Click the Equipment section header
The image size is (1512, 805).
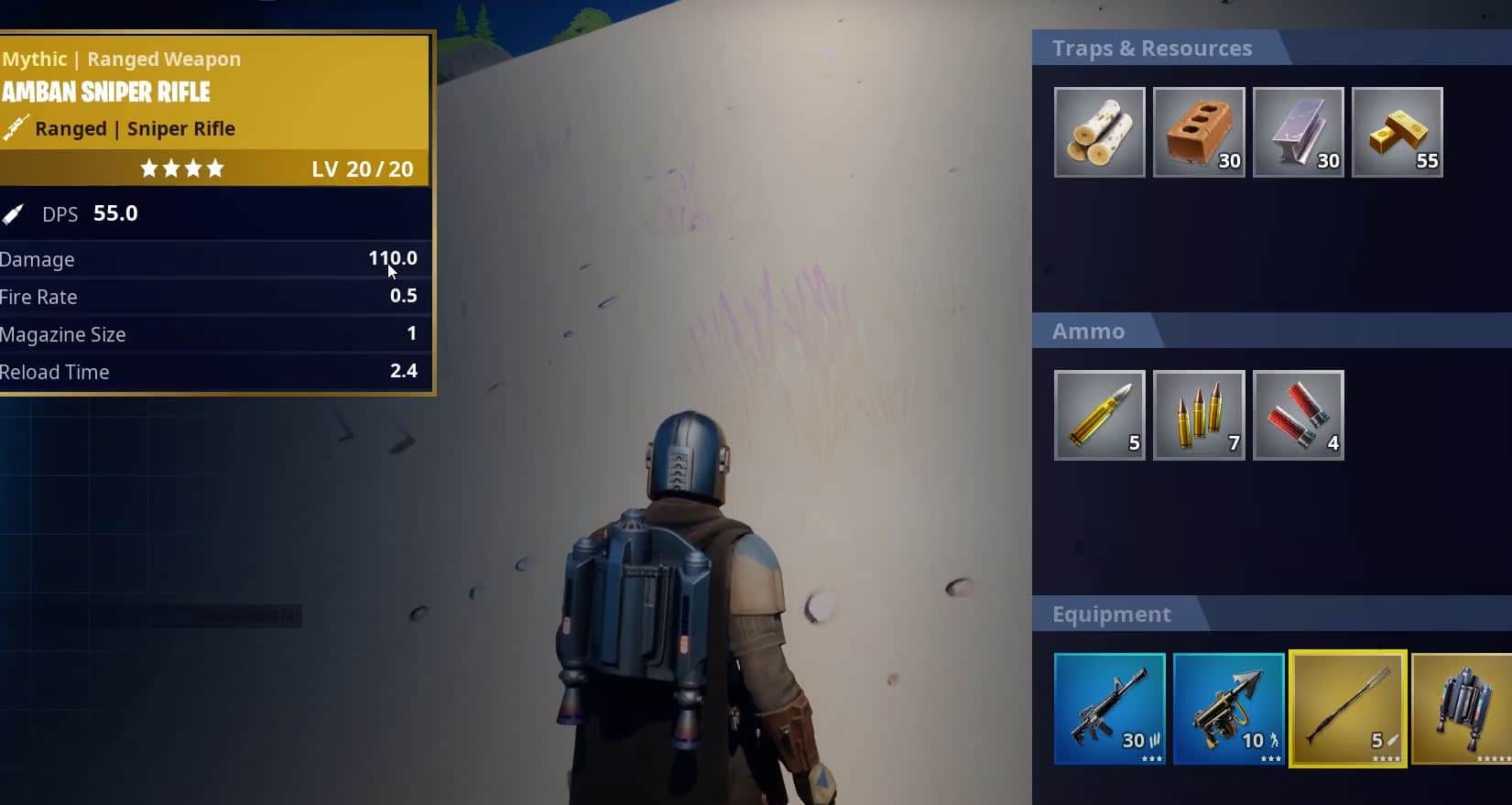click(x=1111, y=614)
